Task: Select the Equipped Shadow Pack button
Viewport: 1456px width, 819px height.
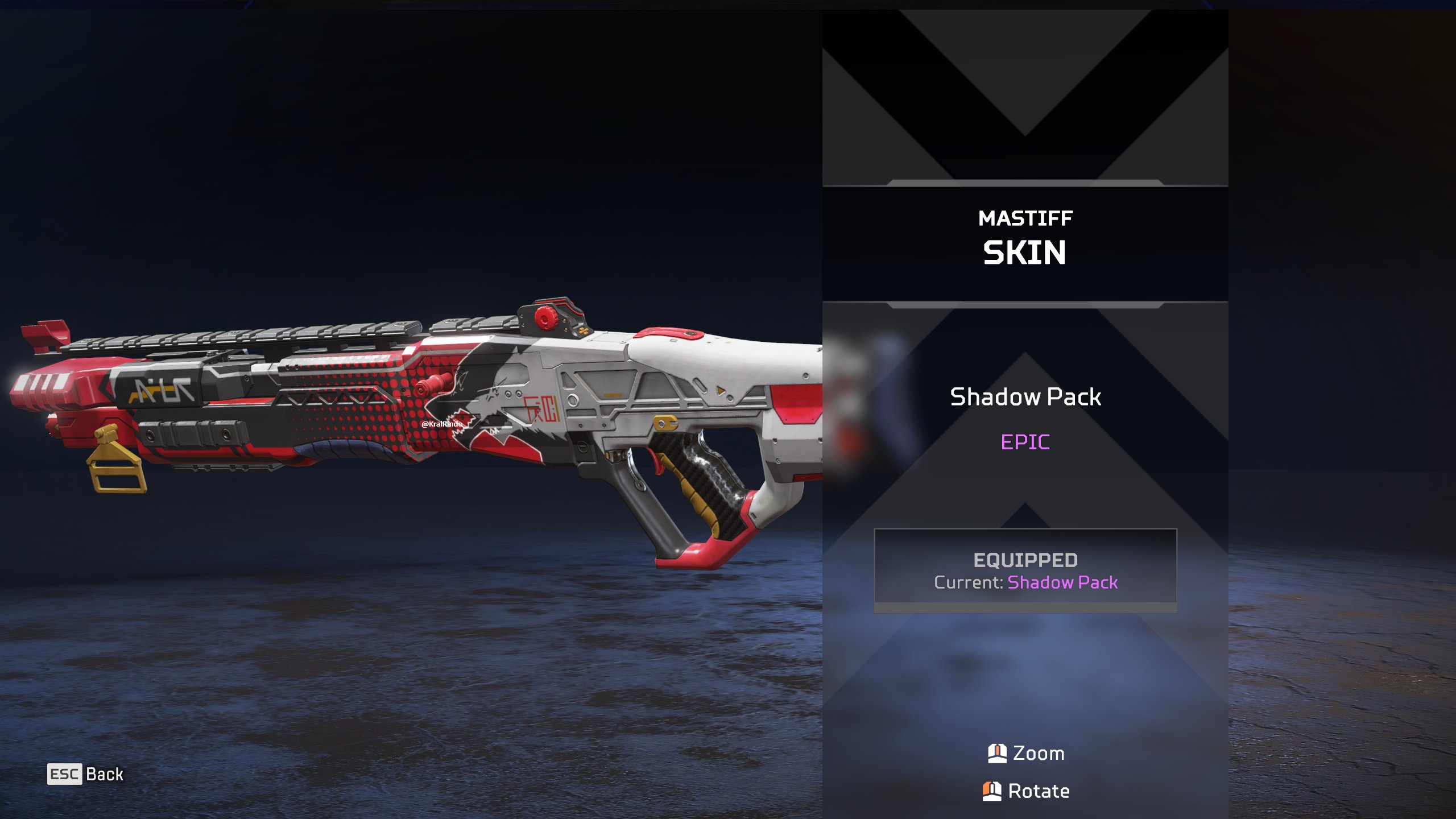Action: click(1025, 570)
